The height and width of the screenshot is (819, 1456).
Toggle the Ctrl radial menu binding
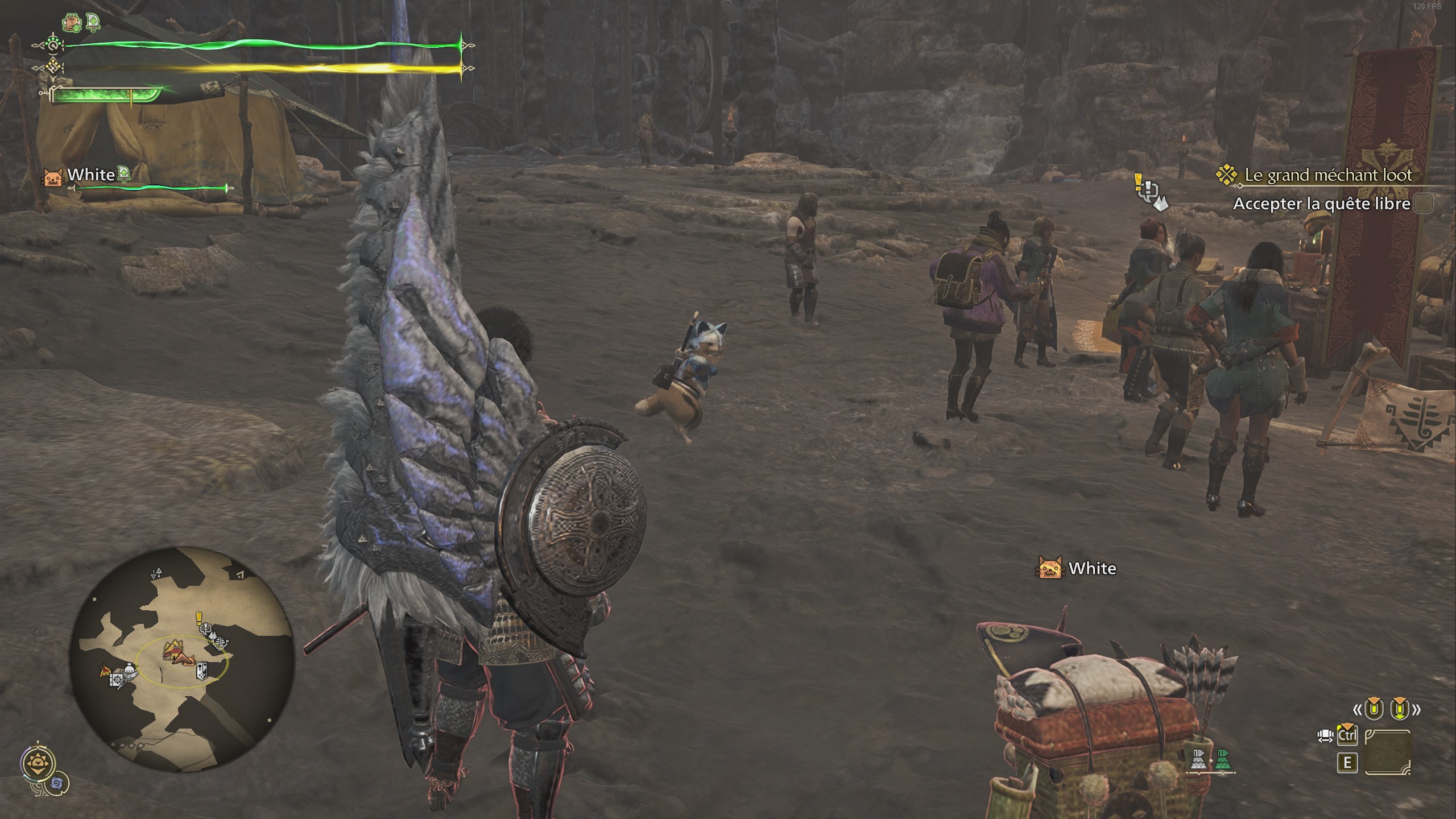click(x=1348, y=735)
